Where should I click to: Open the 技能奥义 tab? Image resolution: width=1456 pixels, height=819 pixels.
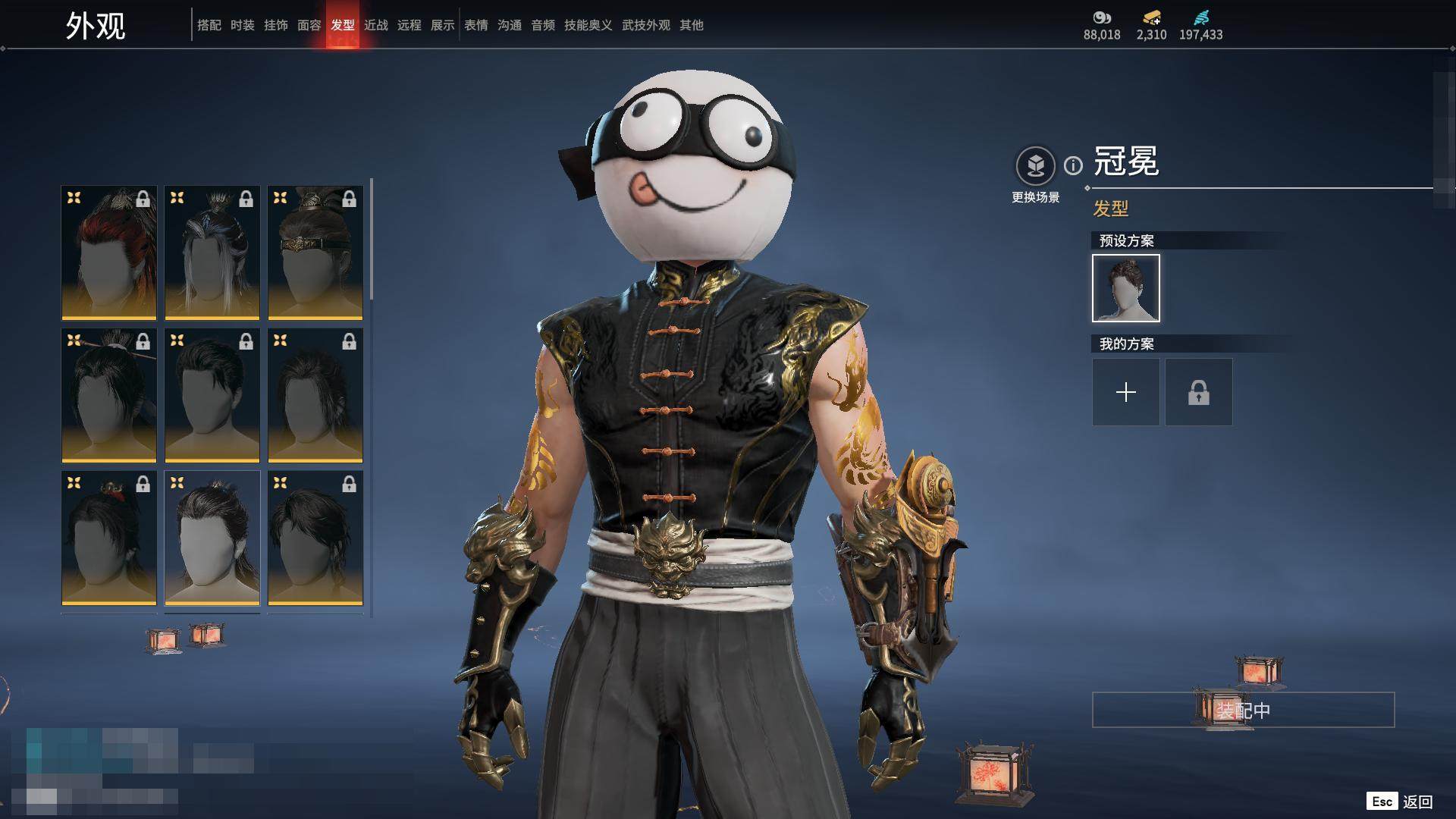[588, 25]
